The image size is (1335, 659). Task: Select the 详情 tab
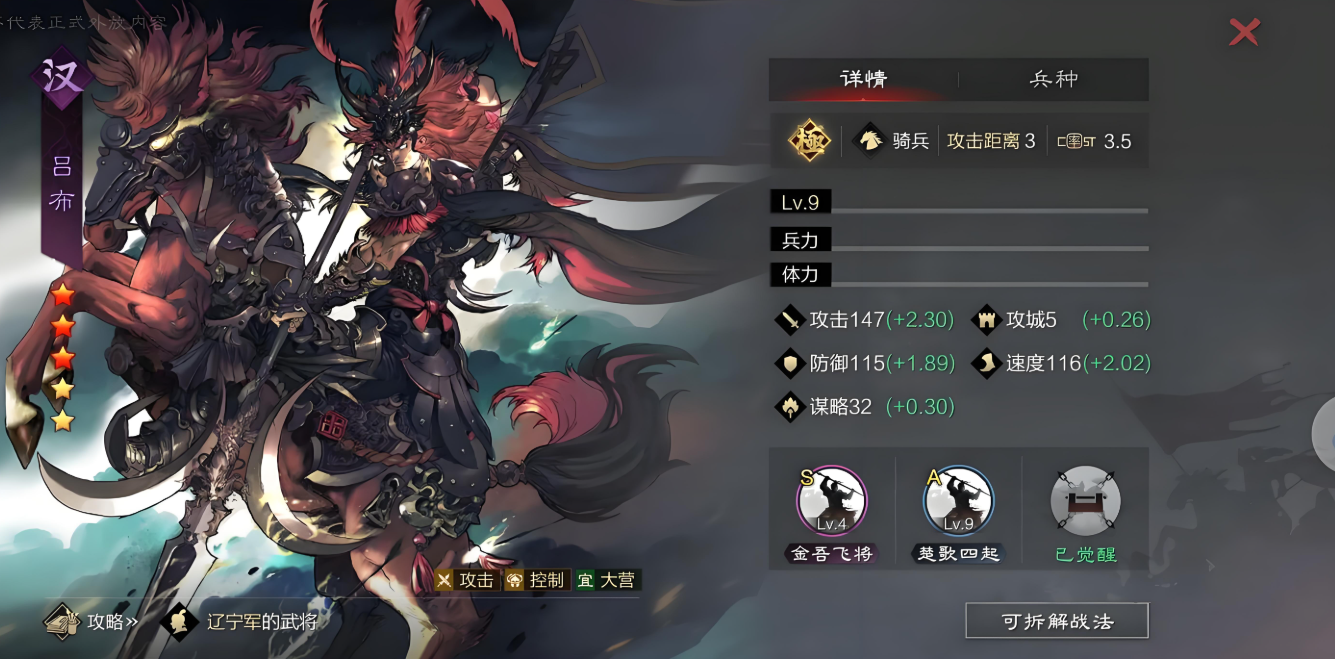click(x=863, y=79)
